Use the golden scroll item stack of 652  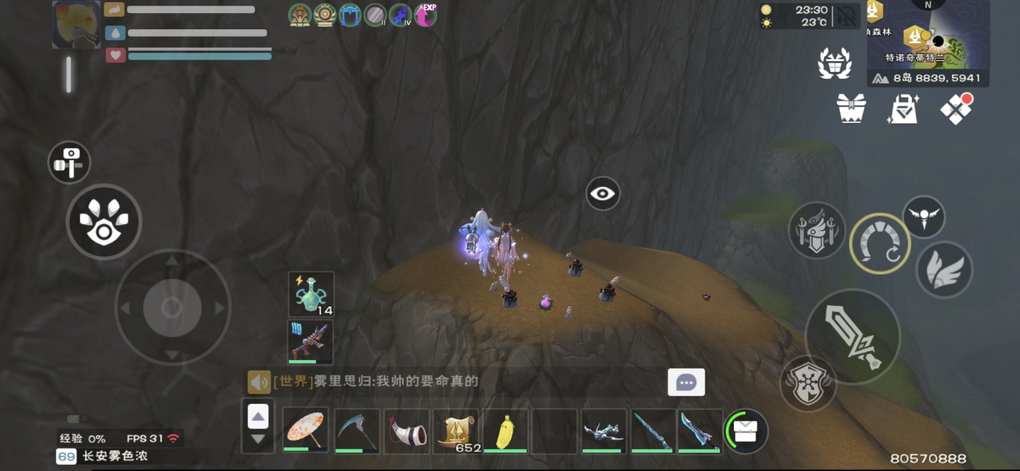(x=456, y=430)
